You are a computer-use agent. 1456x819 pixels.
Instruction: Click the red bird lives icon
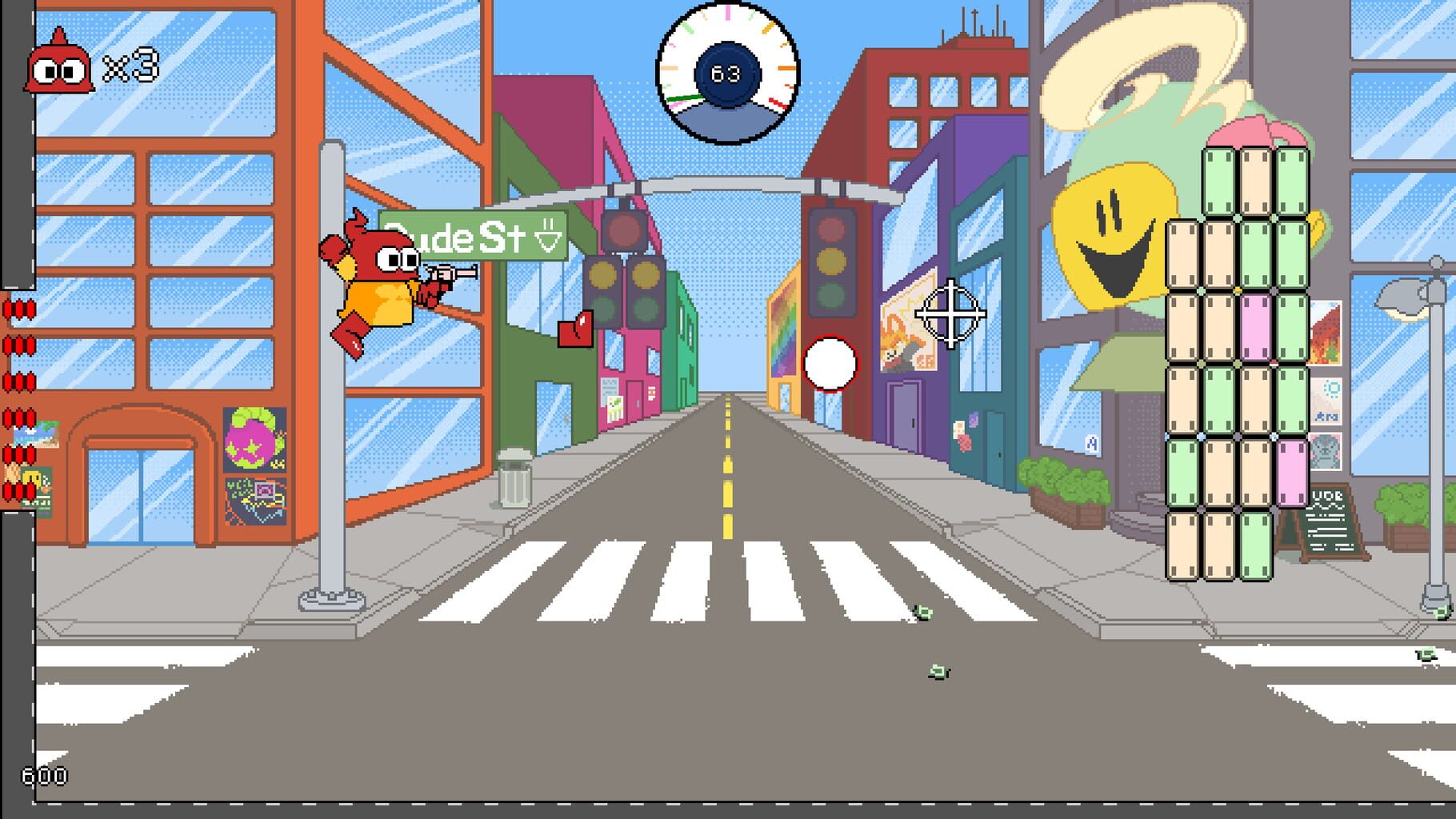[x=60, y=68]
